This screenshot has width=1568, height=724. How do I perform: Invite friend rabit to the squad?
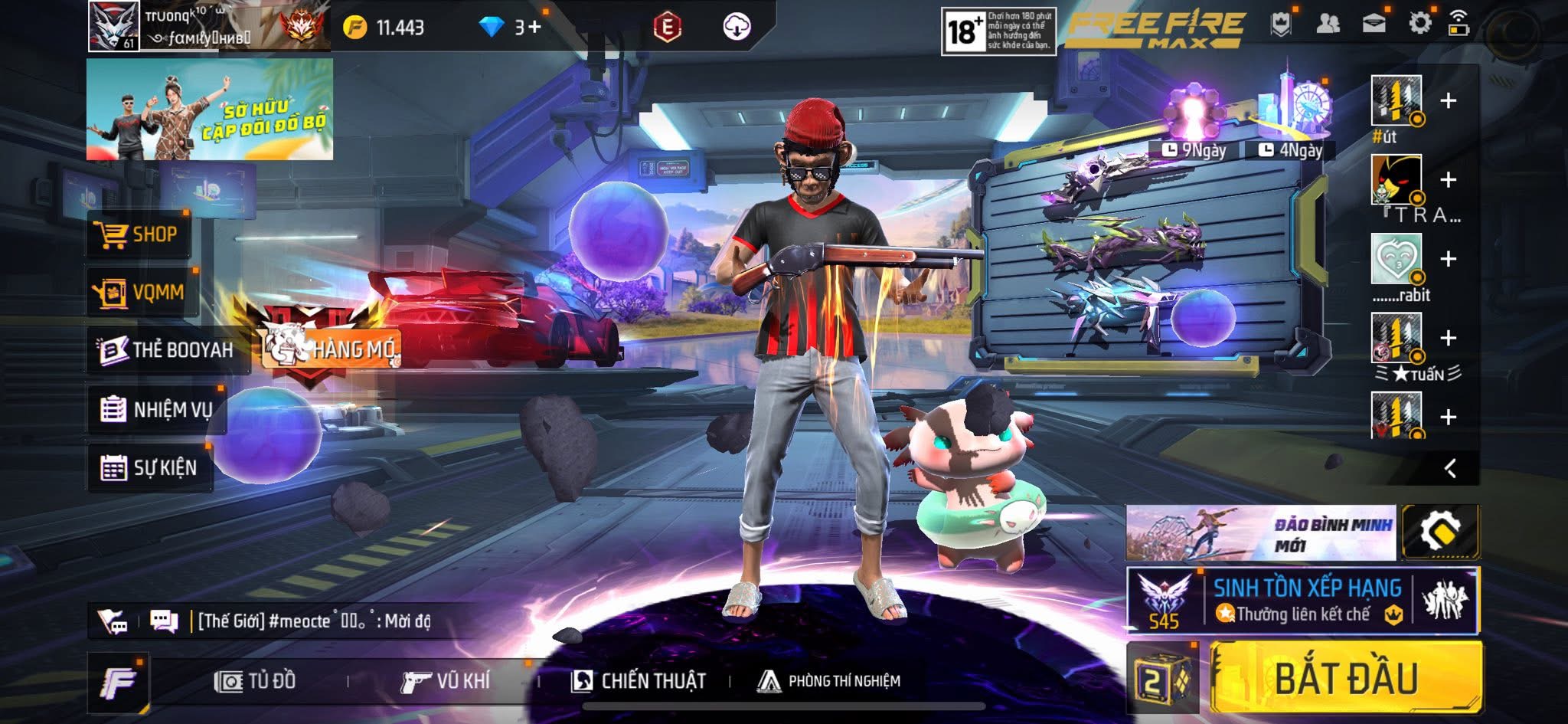pyautogui.click(x=1448, y=259)
